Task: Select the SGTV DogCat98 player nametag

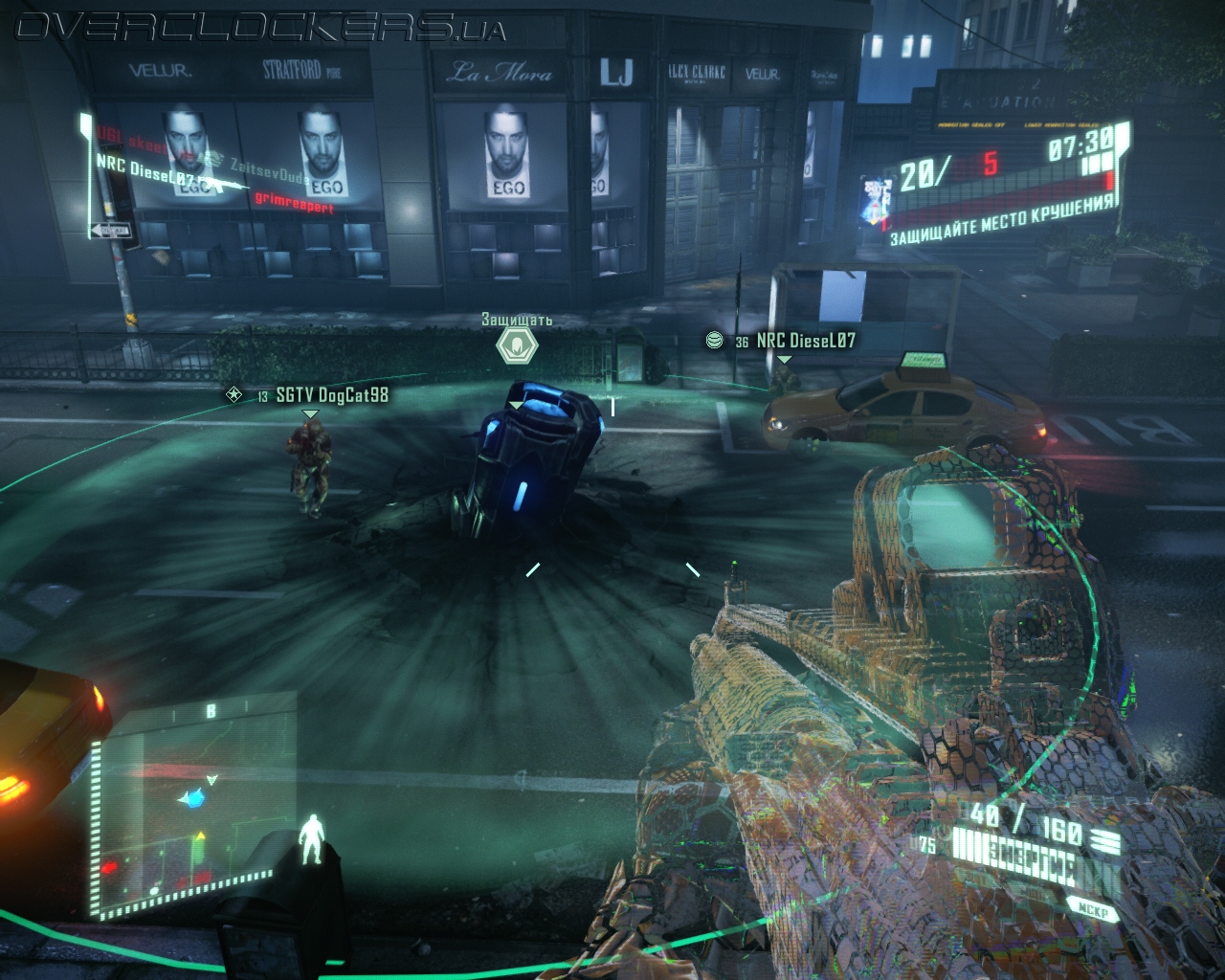Action: [331, 394]
